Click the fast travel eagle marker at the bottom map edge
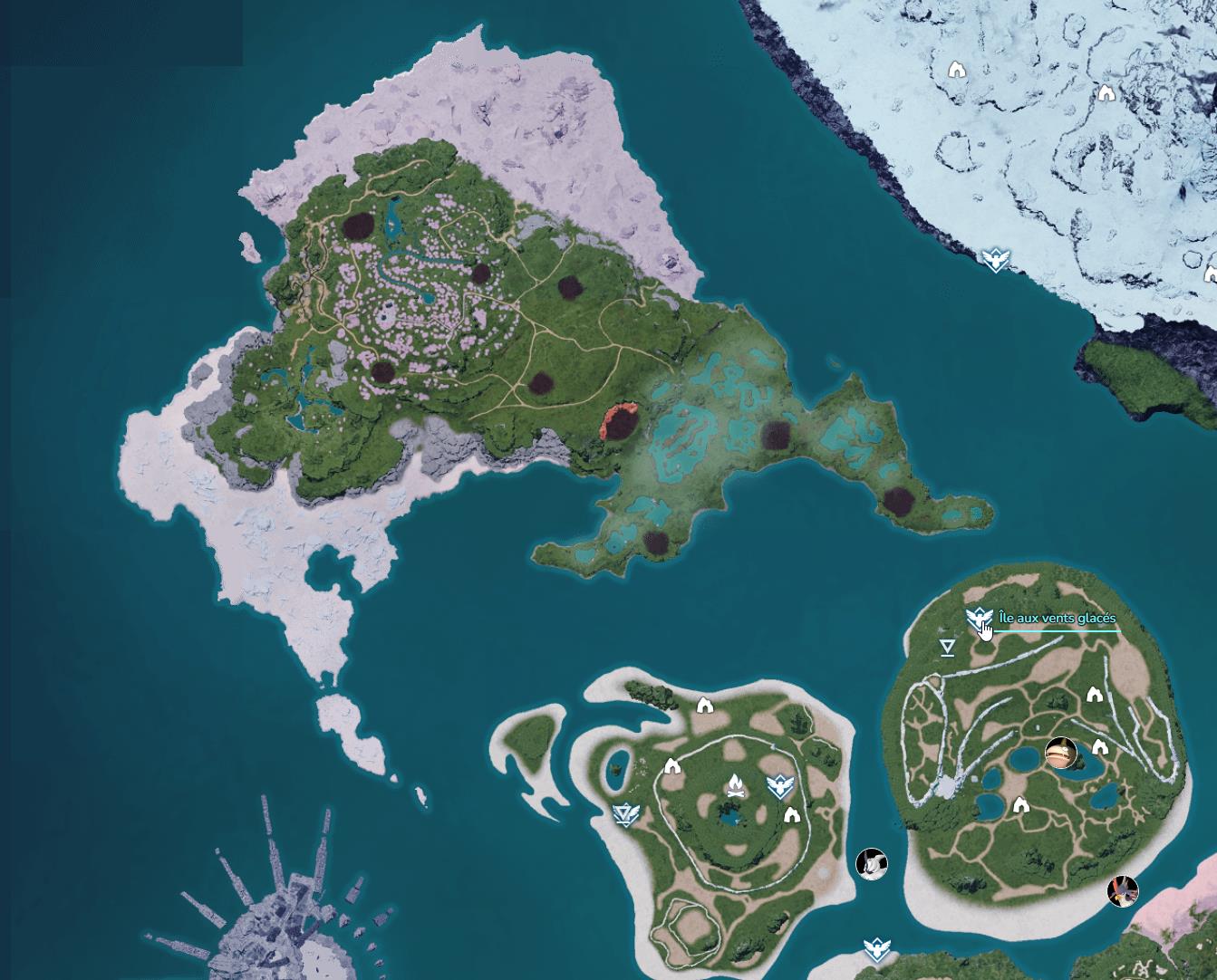The height and width of the screenshot is (980, 1217). coord(874,946)
